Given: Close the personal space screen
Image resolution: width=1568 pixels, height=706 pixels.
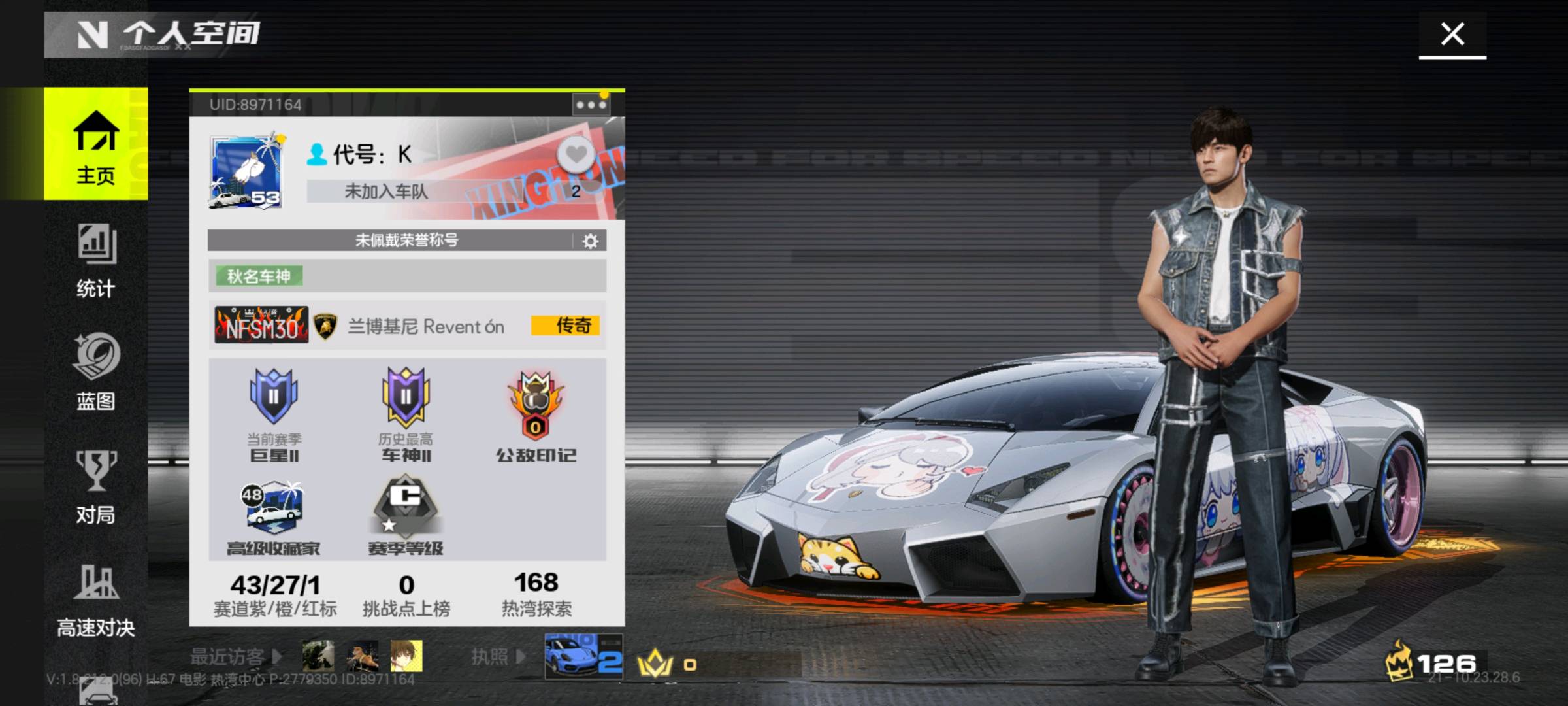Looking at the screenshot, I should (1452, 34).
